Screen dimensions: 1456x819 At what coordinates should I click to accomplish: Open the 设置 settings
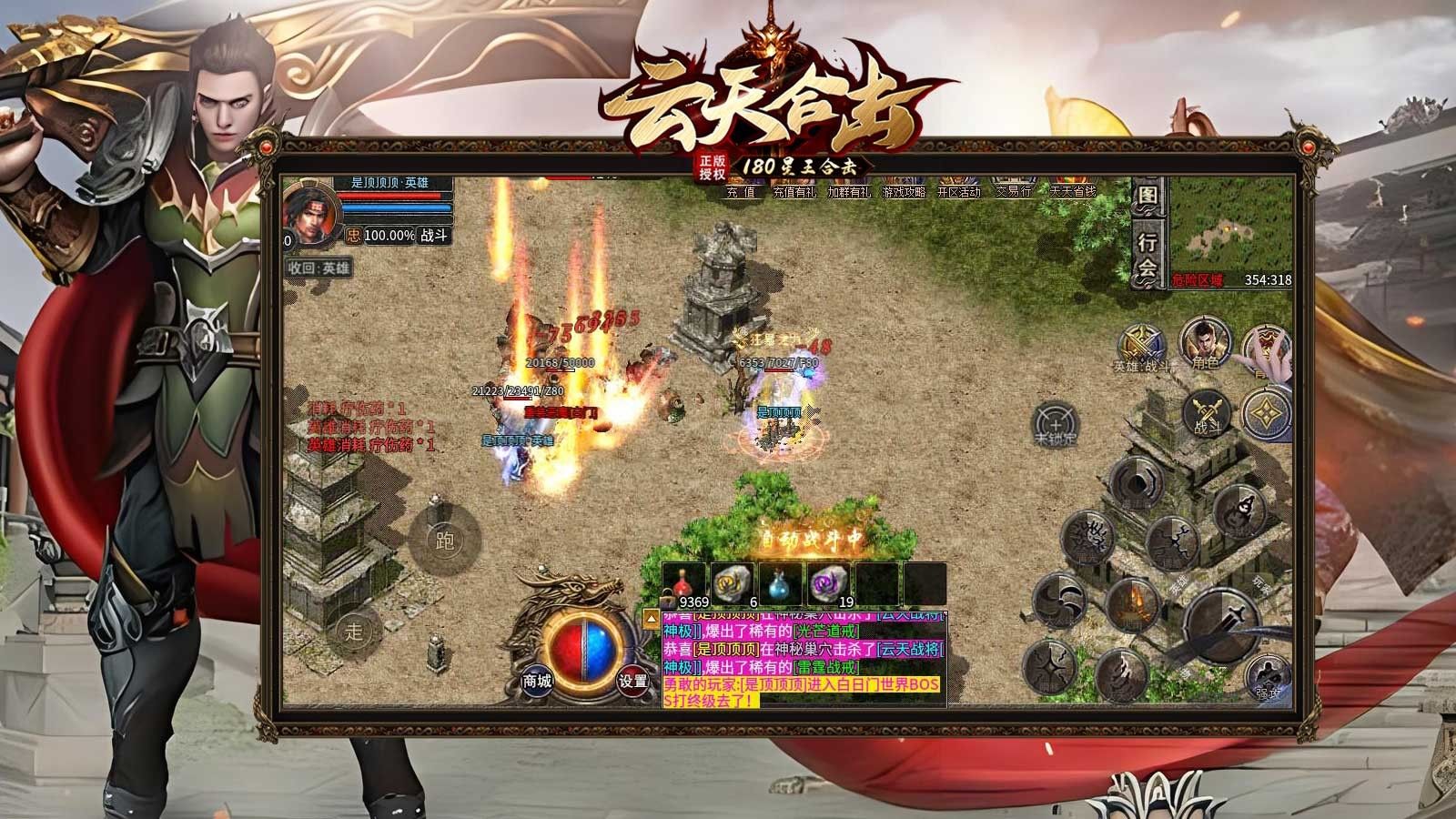pyautogui.click(x=632, y=680)
